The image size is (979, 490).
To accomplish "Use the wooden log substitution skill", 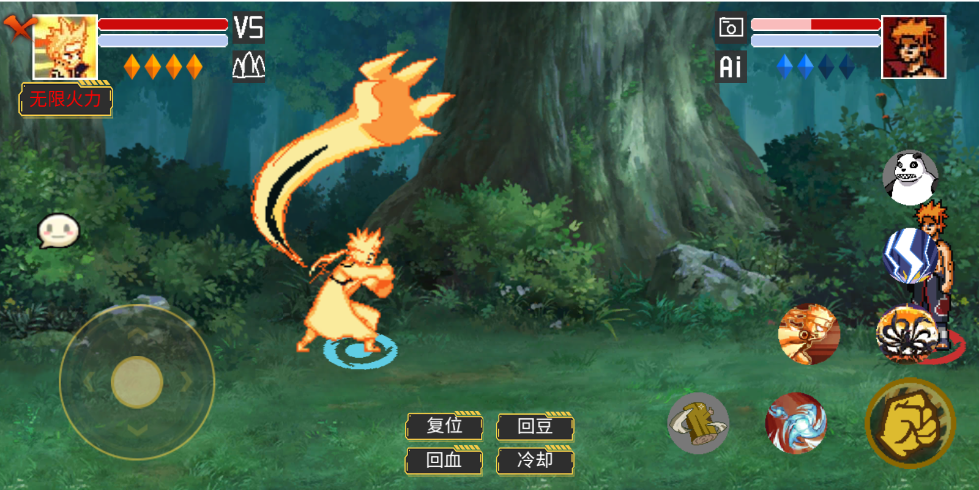I will click(x=698, y=422).
